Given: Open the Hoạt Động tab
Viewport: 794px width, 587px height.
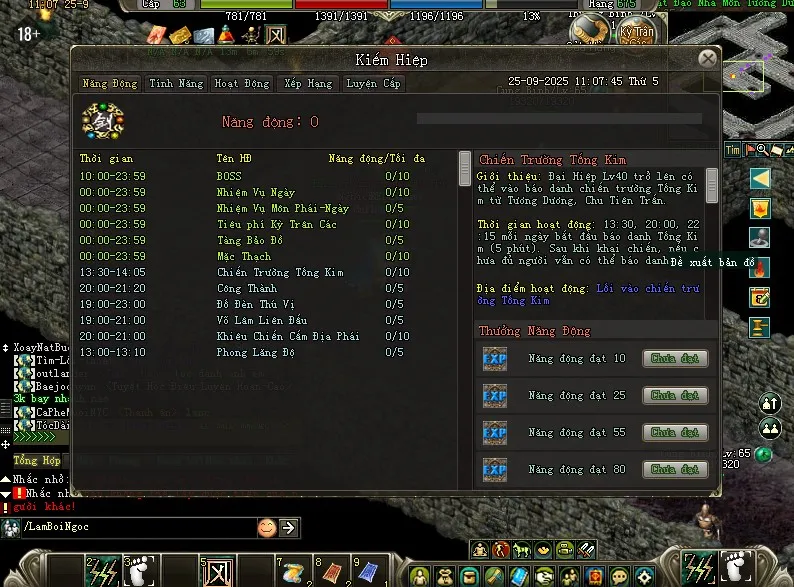Looking at the screenshot, I should click(x=242, y=84).
